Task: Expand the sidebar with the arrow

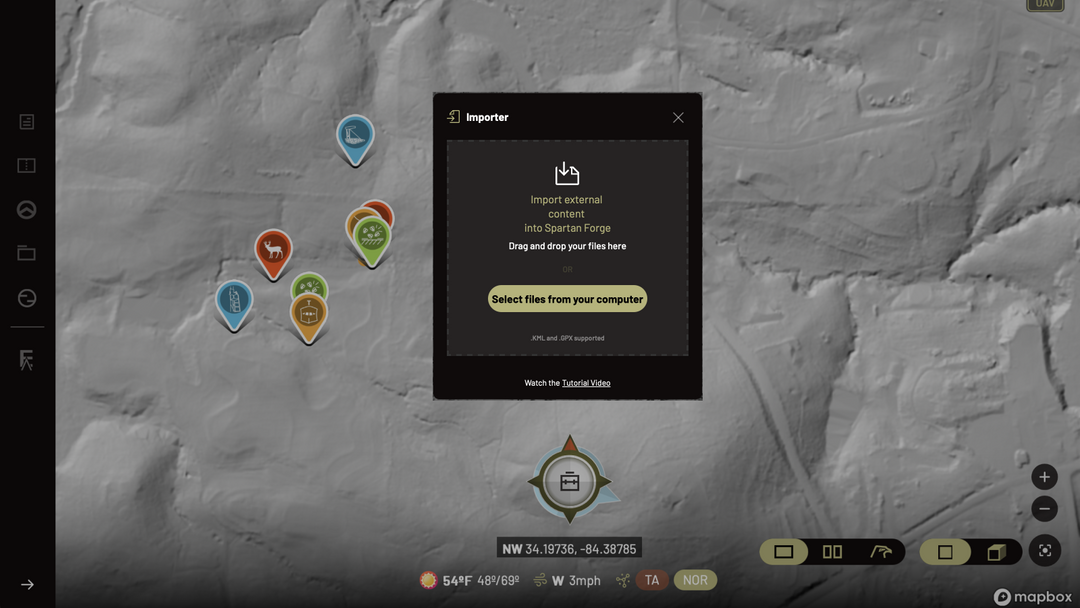Action: click(x=27, y=585)
